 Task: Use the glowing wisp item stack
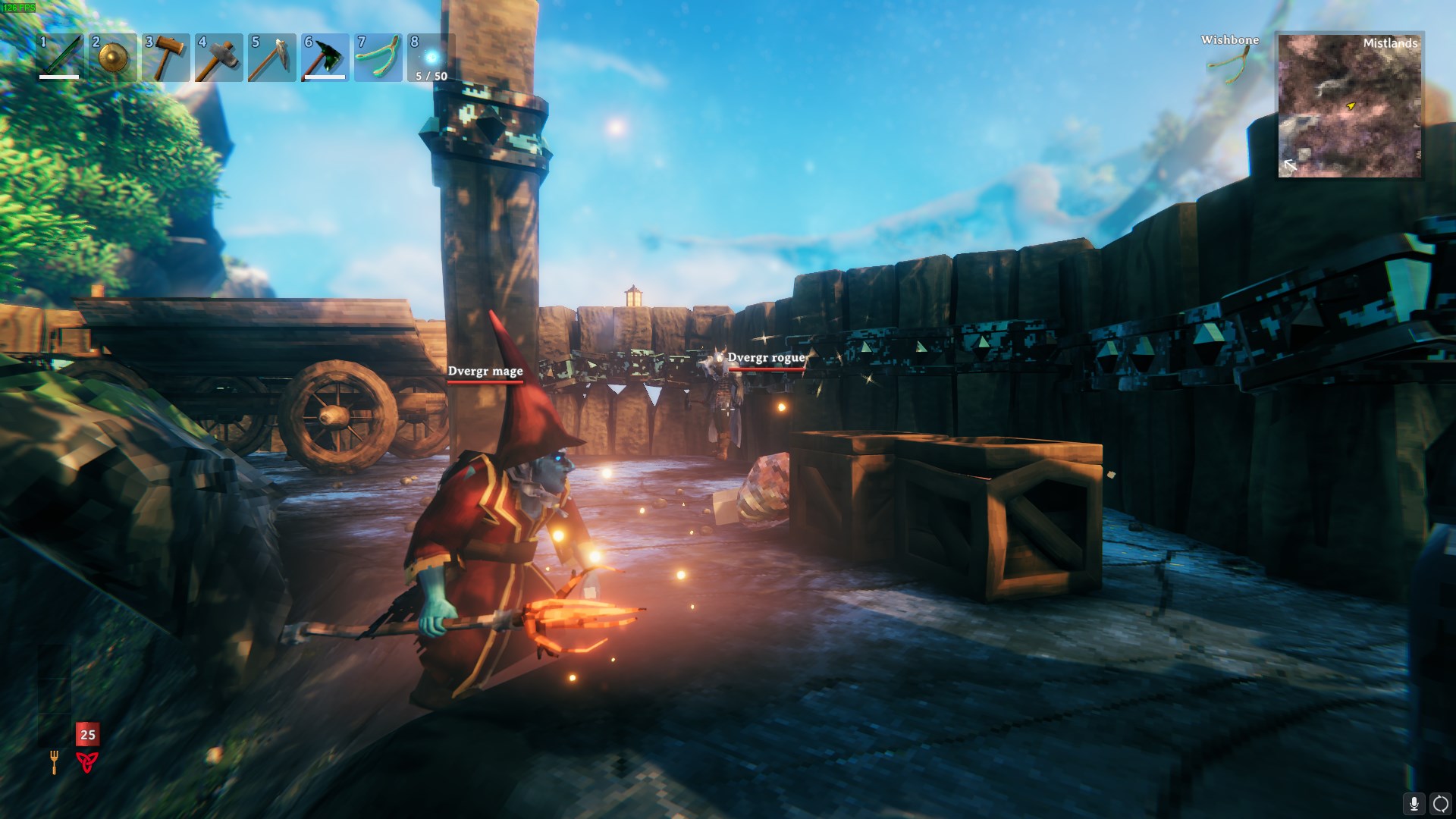click(431, 58)
